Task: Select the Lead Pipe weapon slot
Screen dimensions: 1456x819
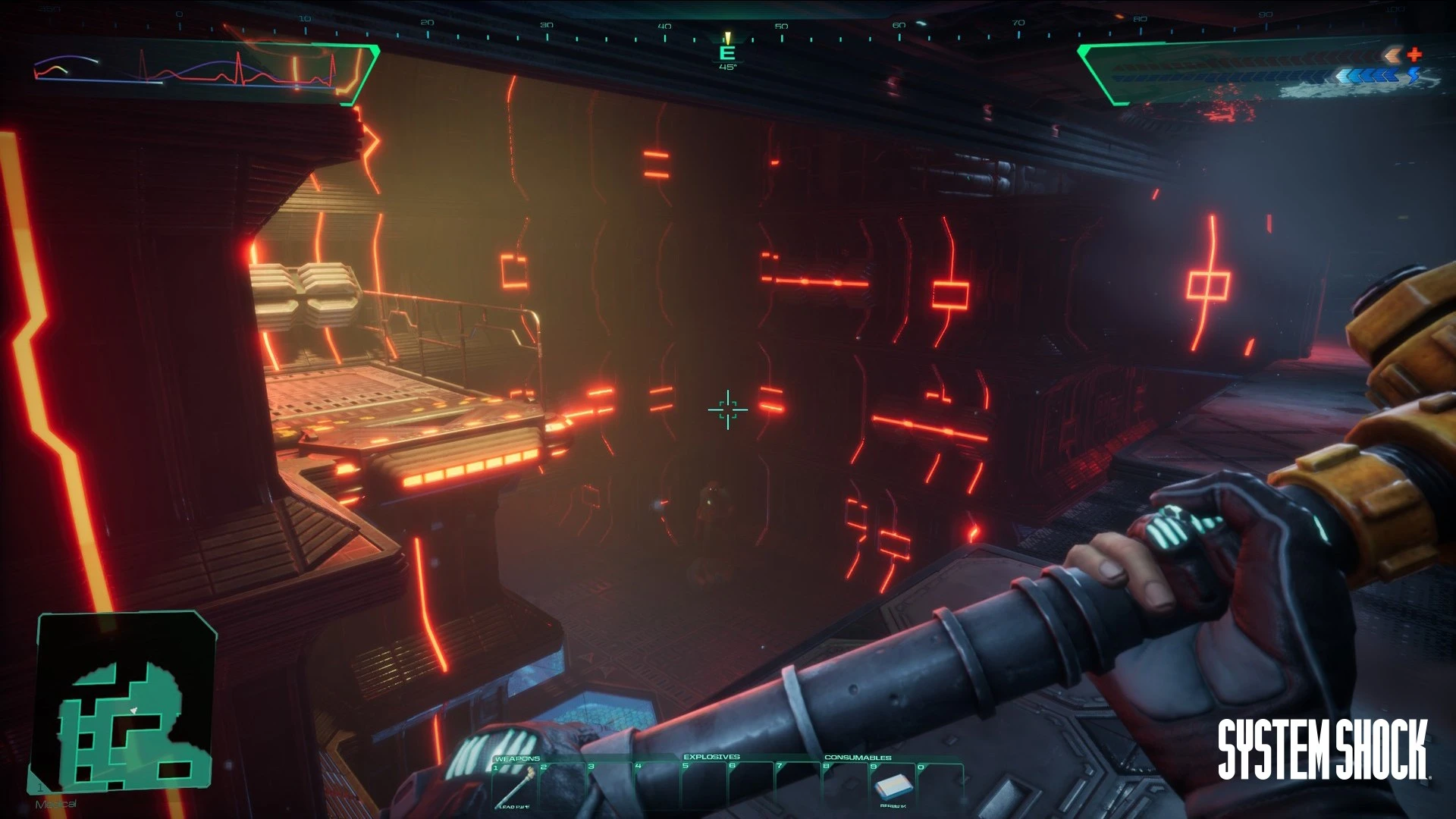Action: click(516, 784)
